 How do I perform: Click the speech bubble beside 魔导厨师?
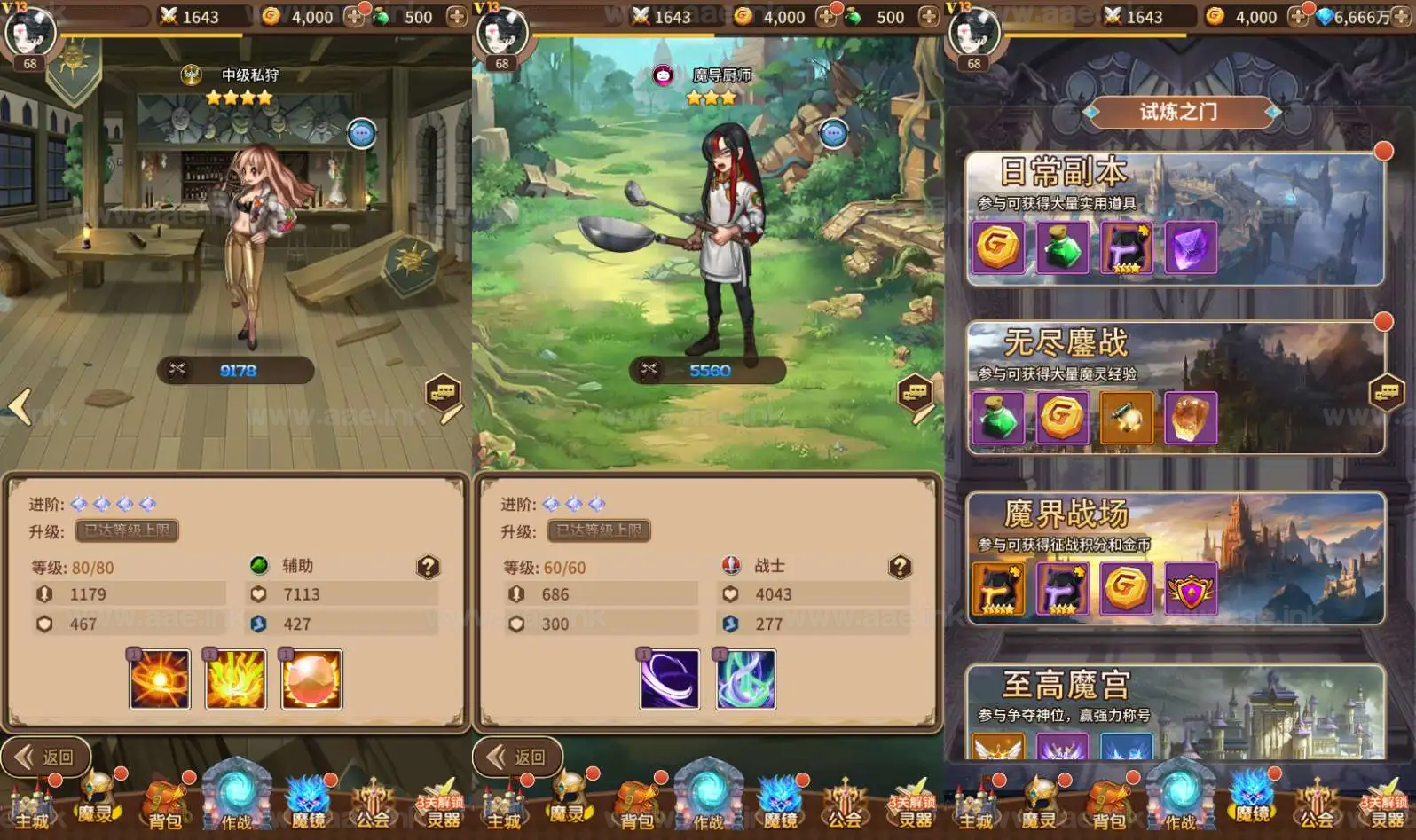(x=833, y=134)
